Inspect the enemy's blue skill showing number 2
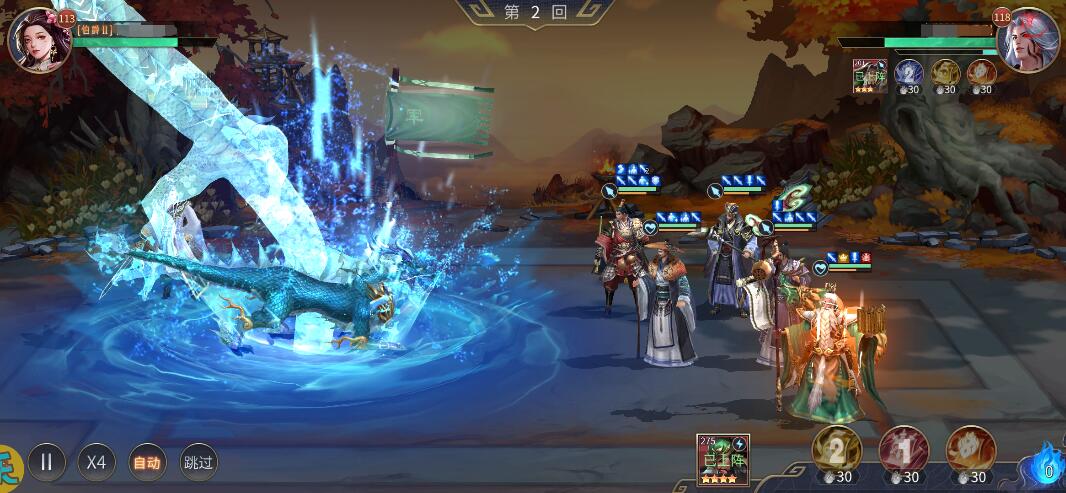 pos(908,73)
